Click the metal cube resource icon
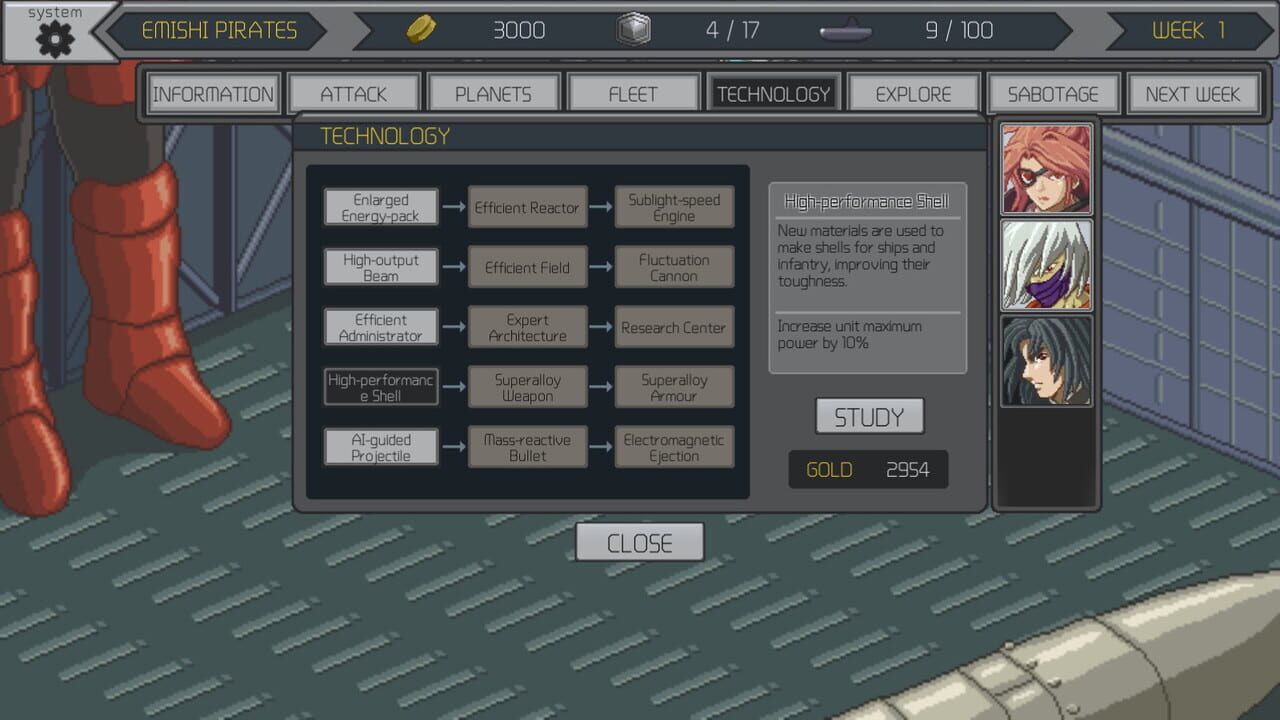 (x=634, y=30)
